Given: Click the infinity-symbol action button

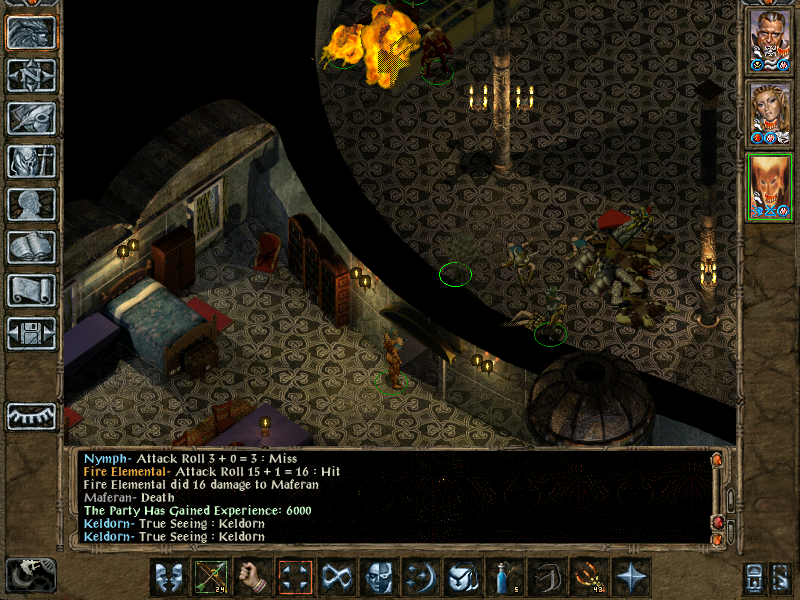Looking at the screenshot, I should (x=338, y=577).
